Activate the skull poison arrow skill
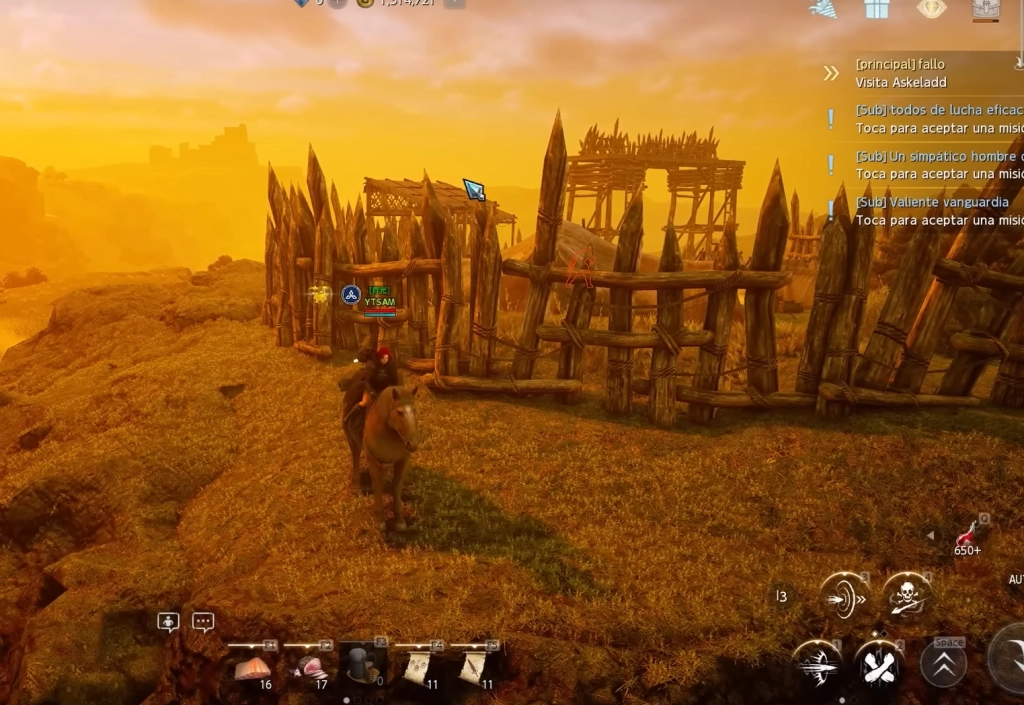Image resolution: width=1024 pixels, height=705 pixels. (x=907, y=597)
